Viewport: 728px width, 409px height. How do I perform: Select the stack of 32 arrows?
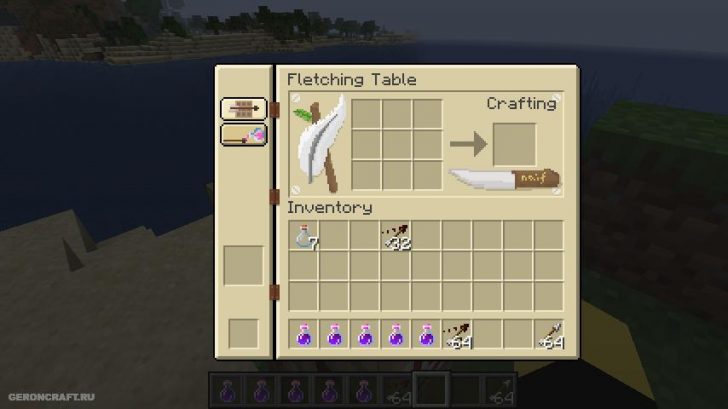396,237
